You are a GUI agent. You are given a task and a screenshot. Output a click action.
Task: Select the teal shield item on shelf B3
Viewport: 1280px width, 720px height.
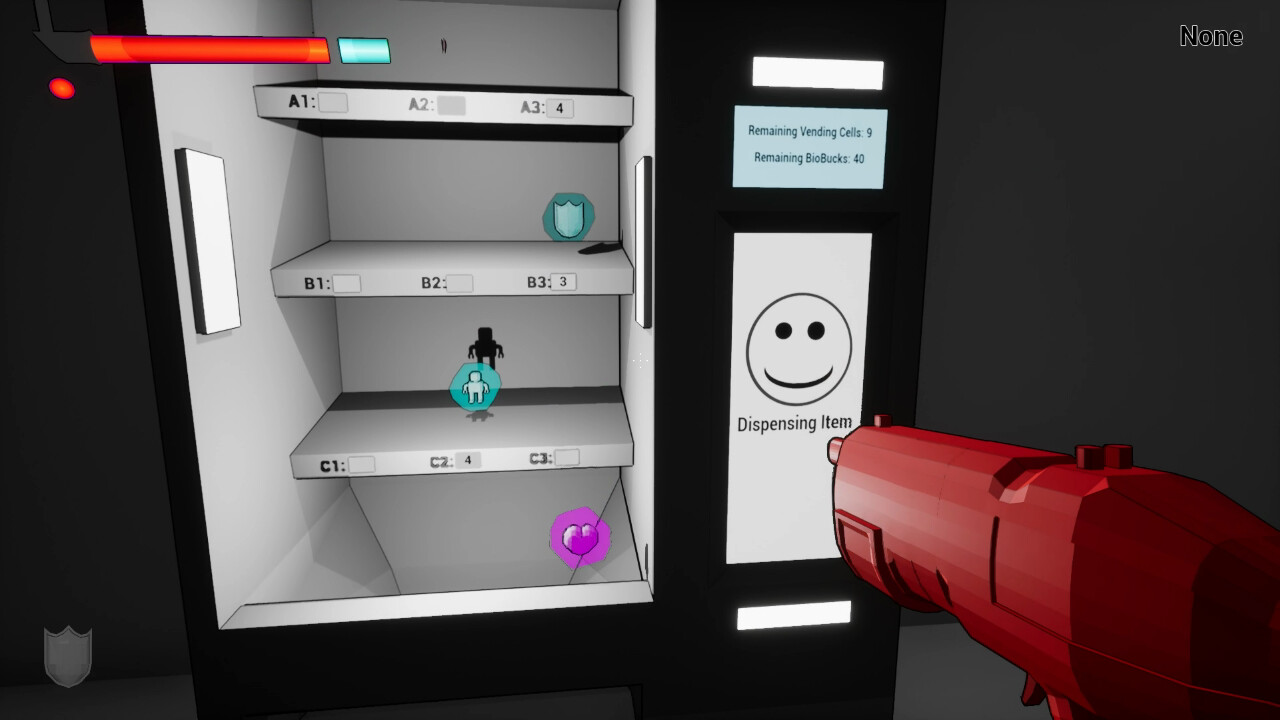point(567,218)
